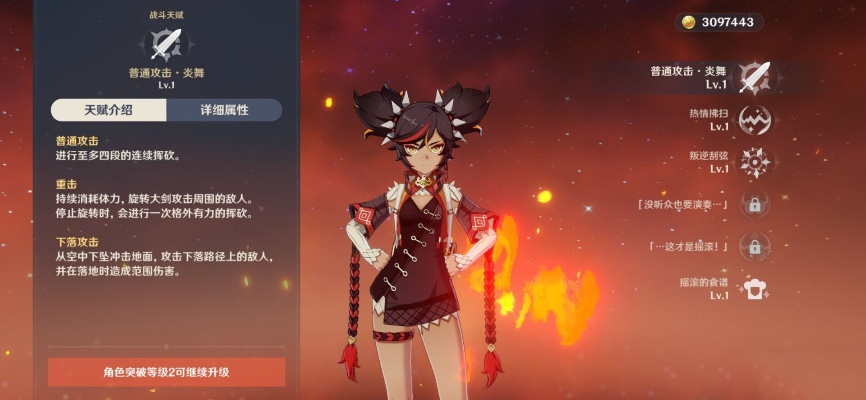
Task: View the locked 「没听众也要演奏…」 talent
Action: click(x=754, y=204)
